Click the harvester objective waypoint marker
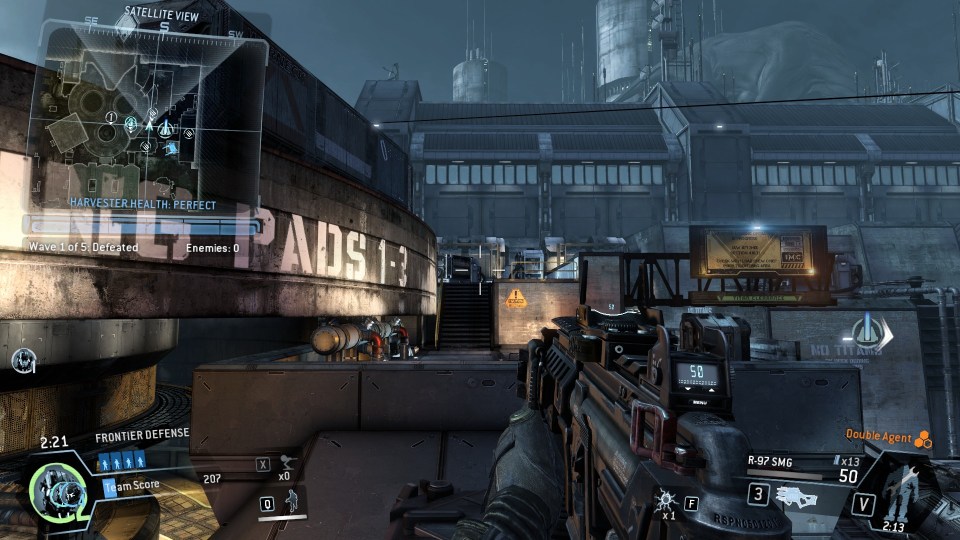 866,331
